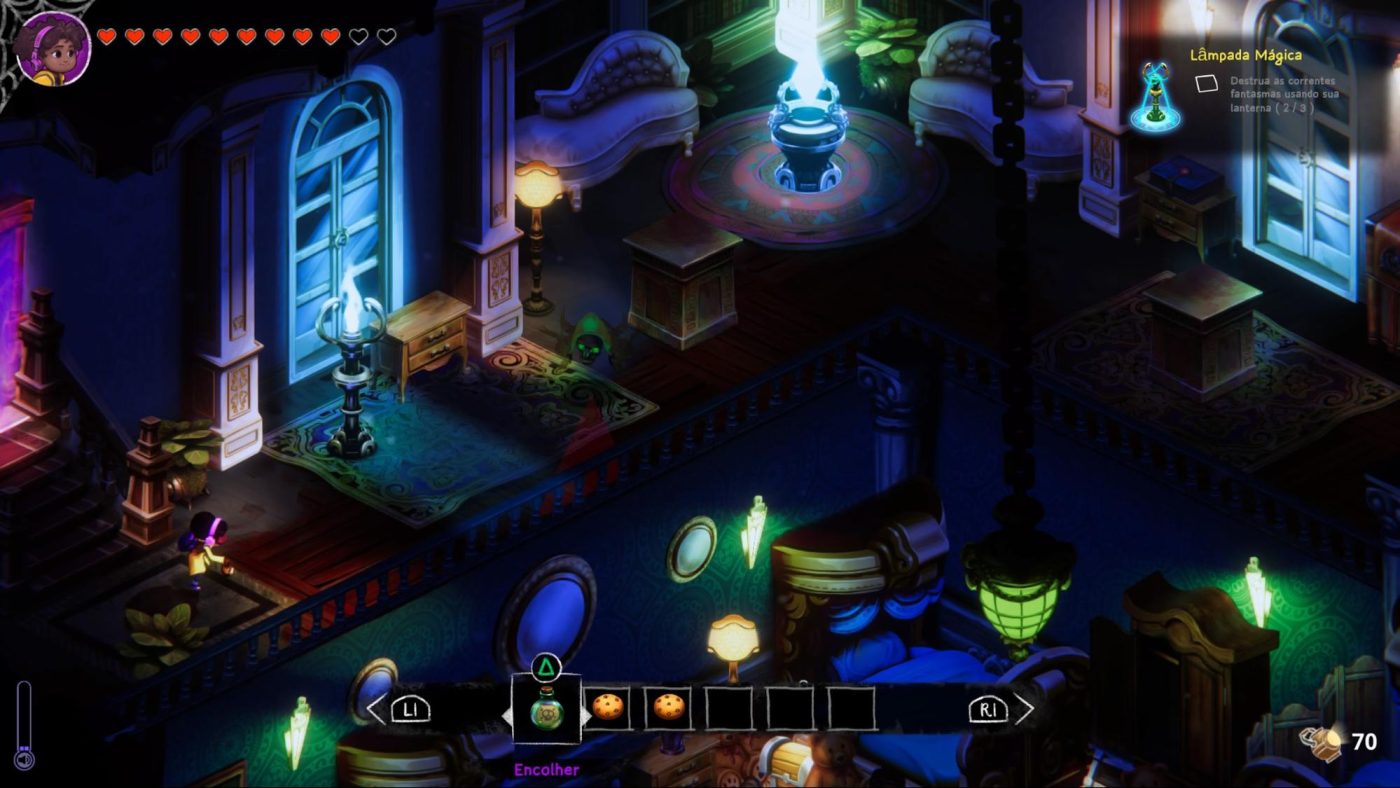This screenshot has height=788, width=1400.
Task: Click the Encolher item name text
Action: (x=546, y=768)
